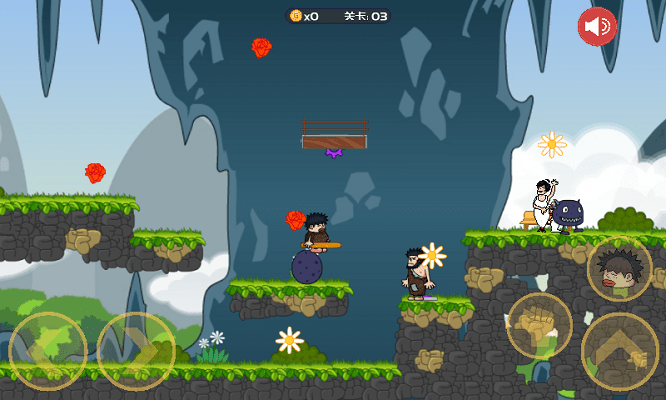Hit the fist attack button
The height and width of the screenshot is (400, 666).
539,326
